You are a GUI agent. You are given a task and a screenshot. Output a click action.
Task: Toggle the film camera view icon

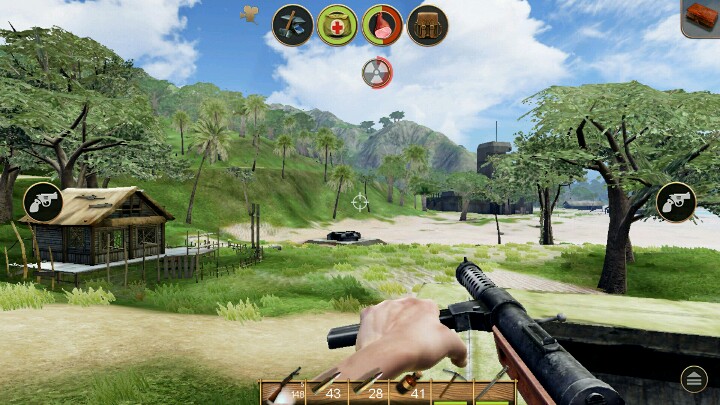coord(250,13)
